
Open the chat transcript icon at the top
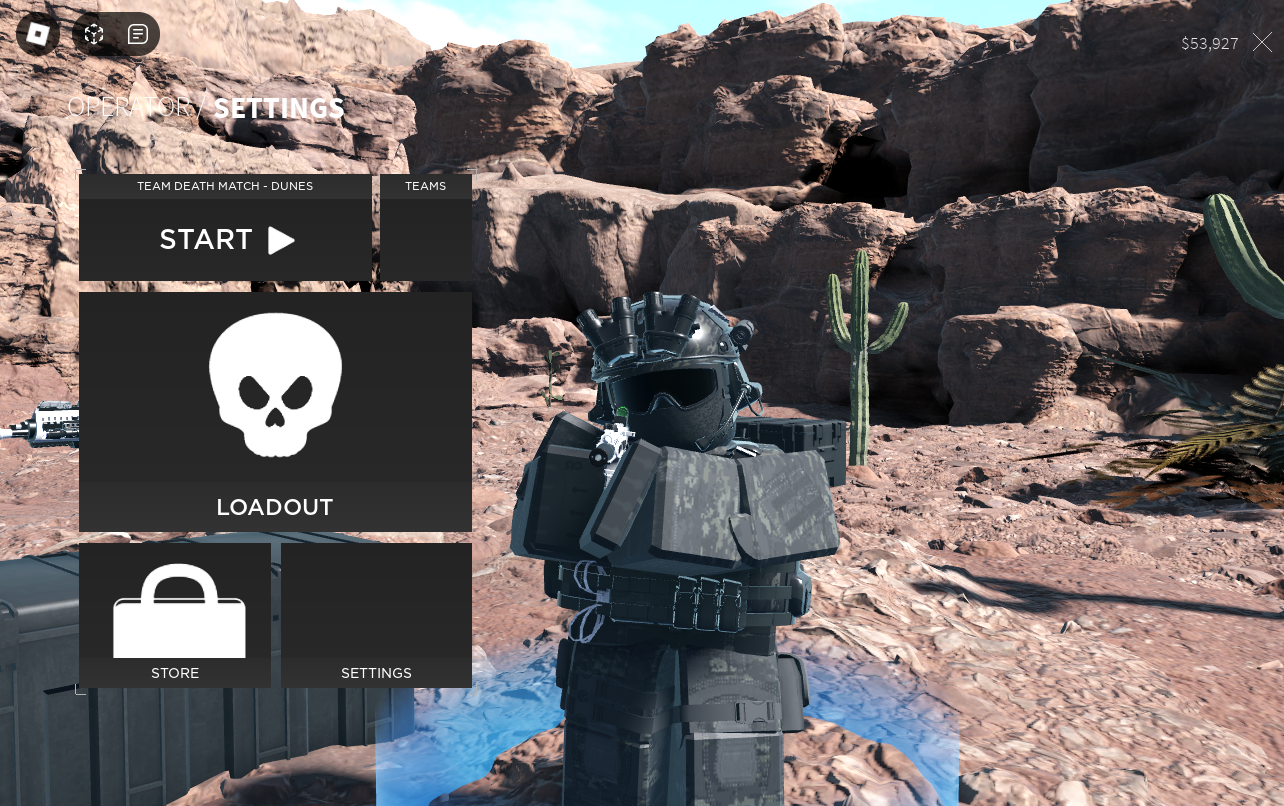pyautogui.click(x=138, y=33)
